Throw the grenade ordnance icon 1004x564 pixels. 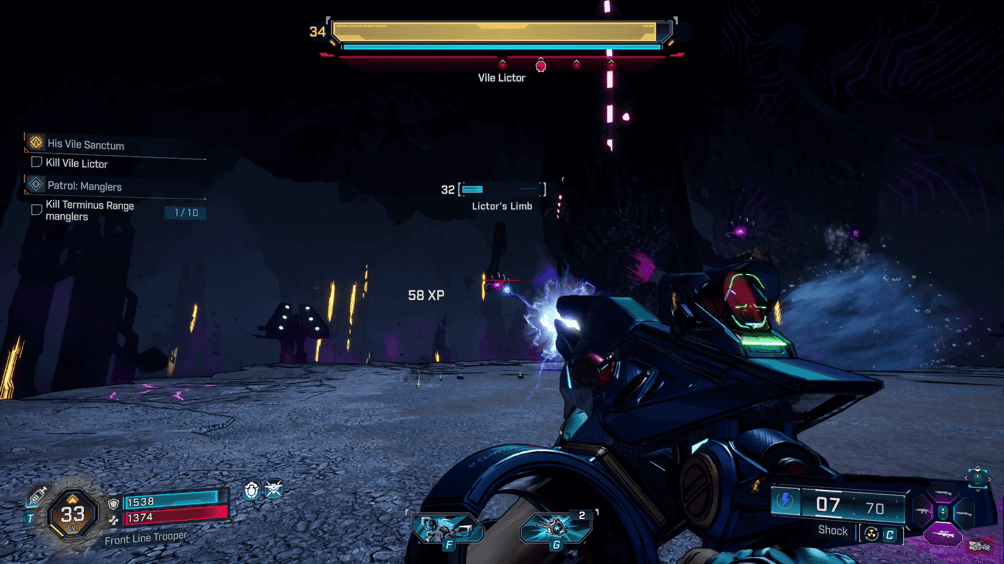(549, 527)
